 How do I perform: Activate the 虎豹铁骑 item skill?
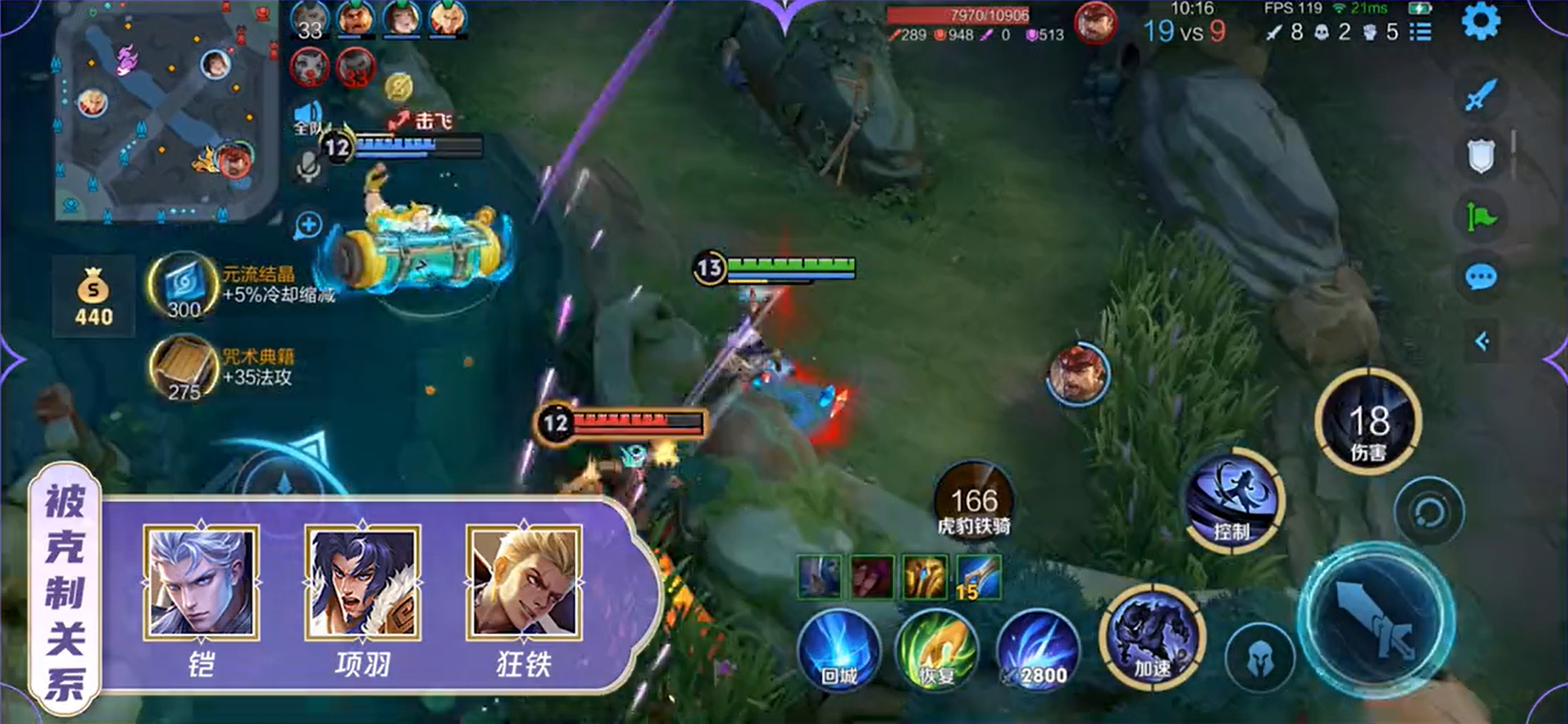tap(974, 503)
